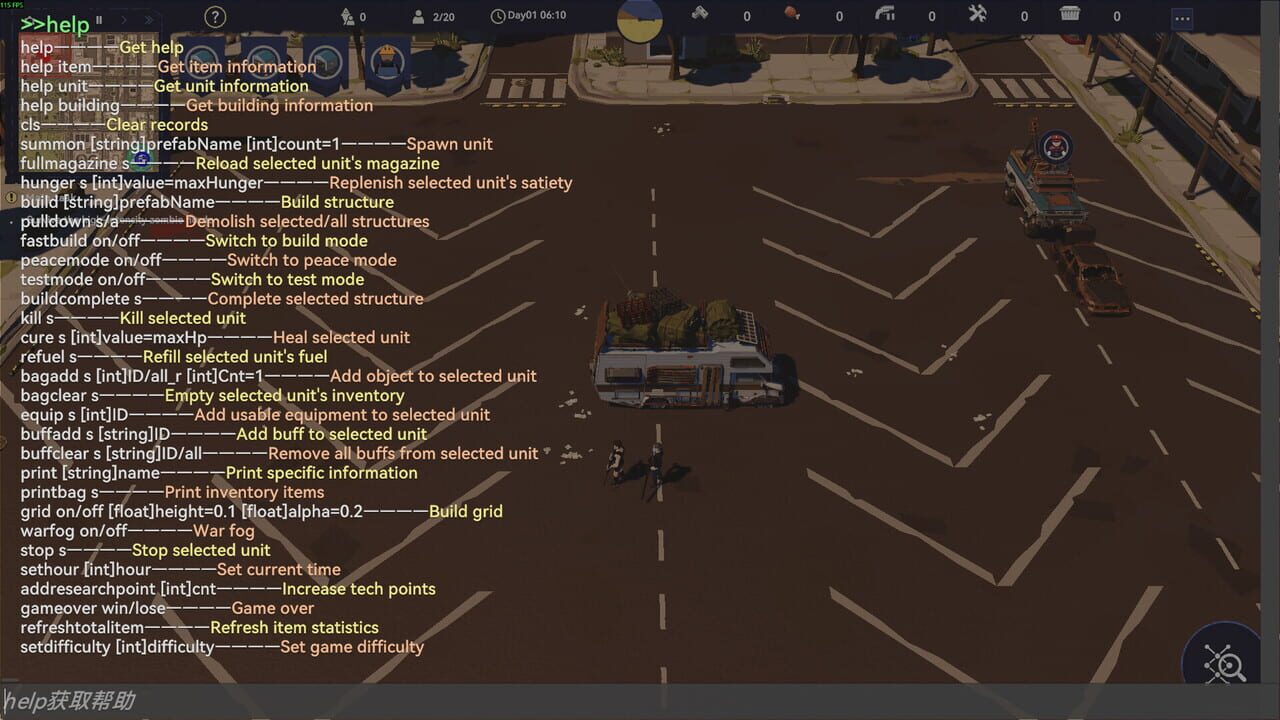1280x720 pixels.
Task: Click the firearm resource counter icon
Action: click(884, 17)
